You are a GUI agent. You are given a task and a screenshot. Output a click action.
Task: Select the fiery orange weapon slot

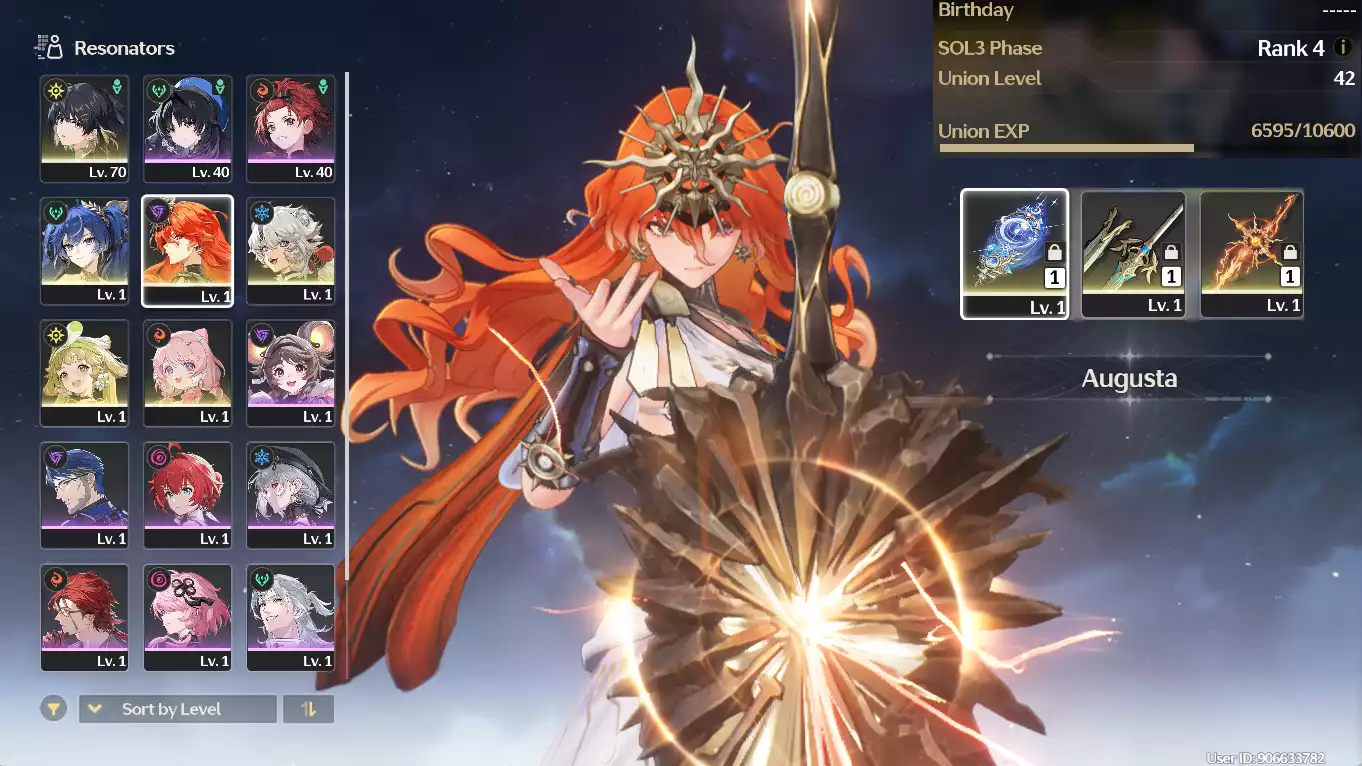pos(1252,254)
